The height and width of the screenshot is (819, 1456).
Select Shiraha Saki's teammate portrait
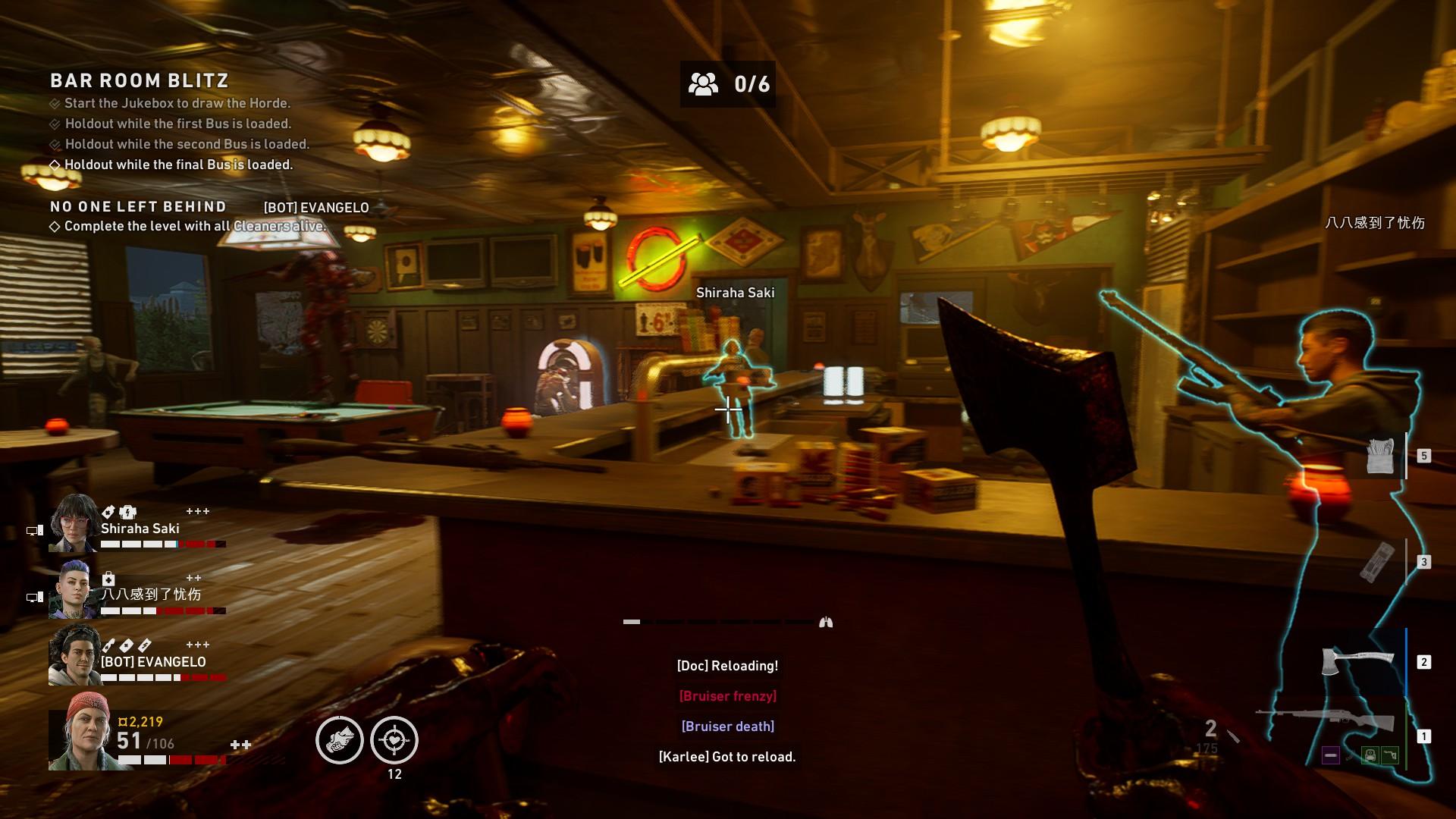point(74,522)
